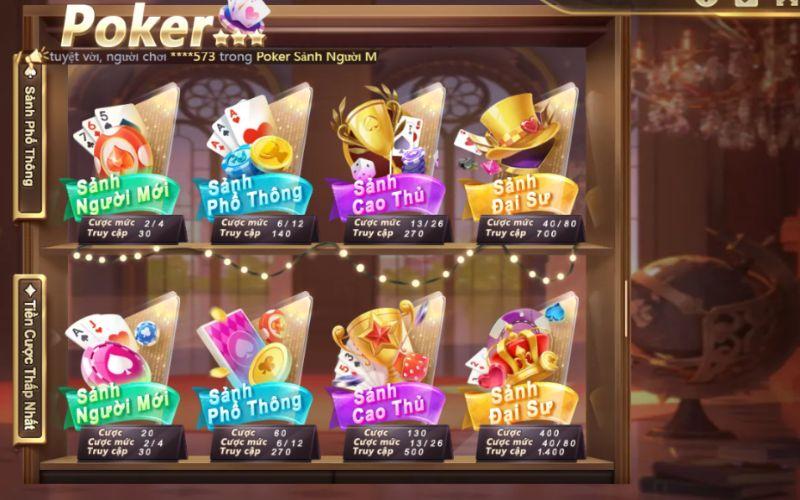Switch to the Sảnh Phổ Thông side tab
Image resolution: width=800 pixels, height=500 pixels.
tap(28, 135)
